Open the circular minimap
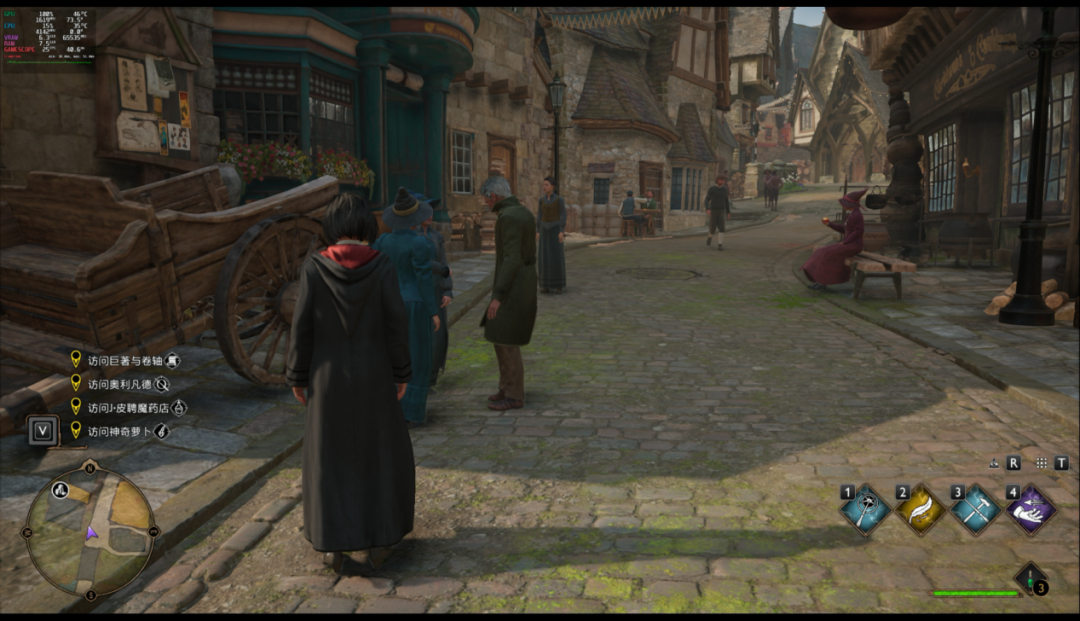Screen dimensions: 1080x621 90,531
